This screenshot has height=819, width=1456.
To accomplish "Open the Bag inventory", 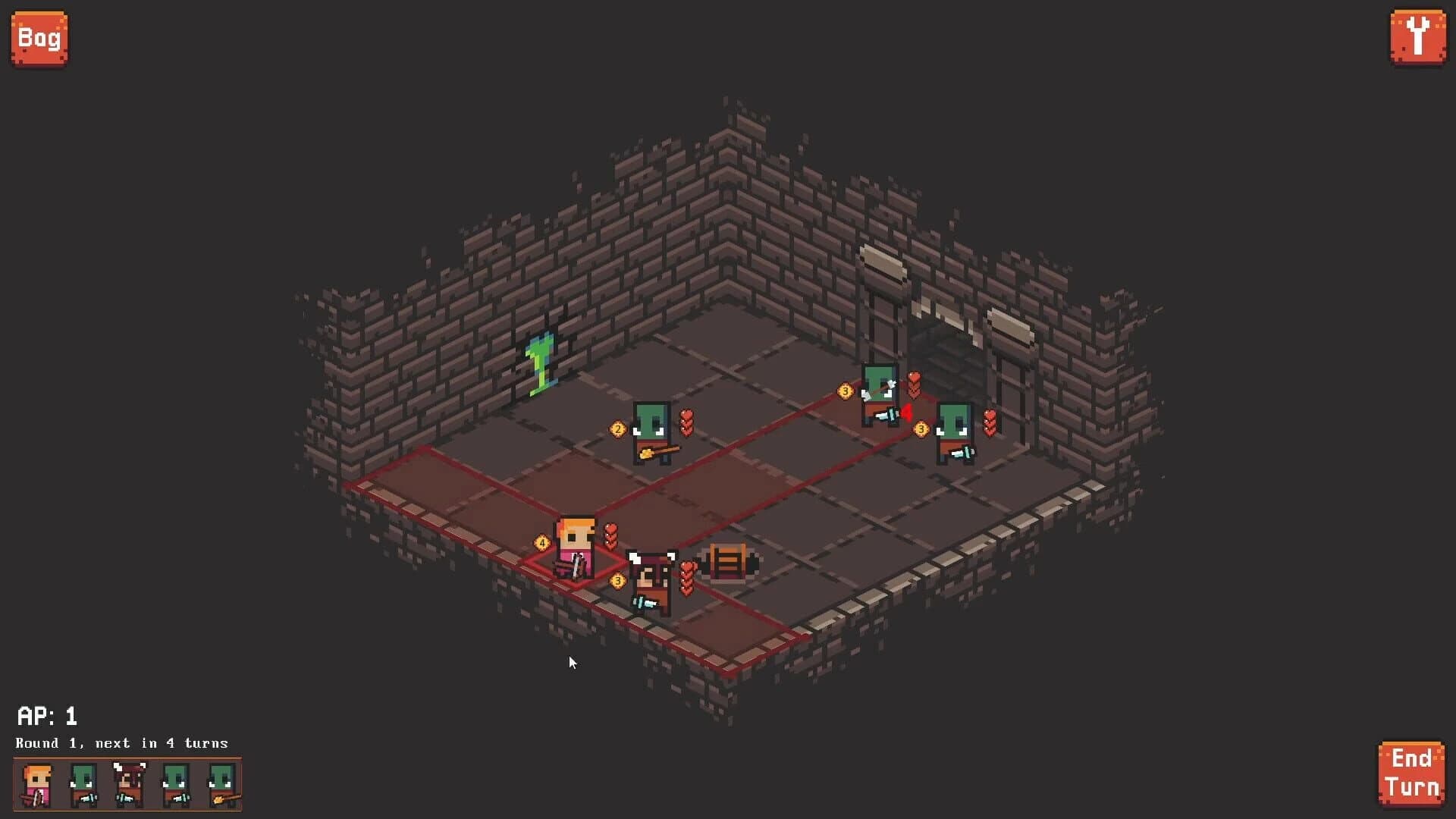I will coord(39,37).
